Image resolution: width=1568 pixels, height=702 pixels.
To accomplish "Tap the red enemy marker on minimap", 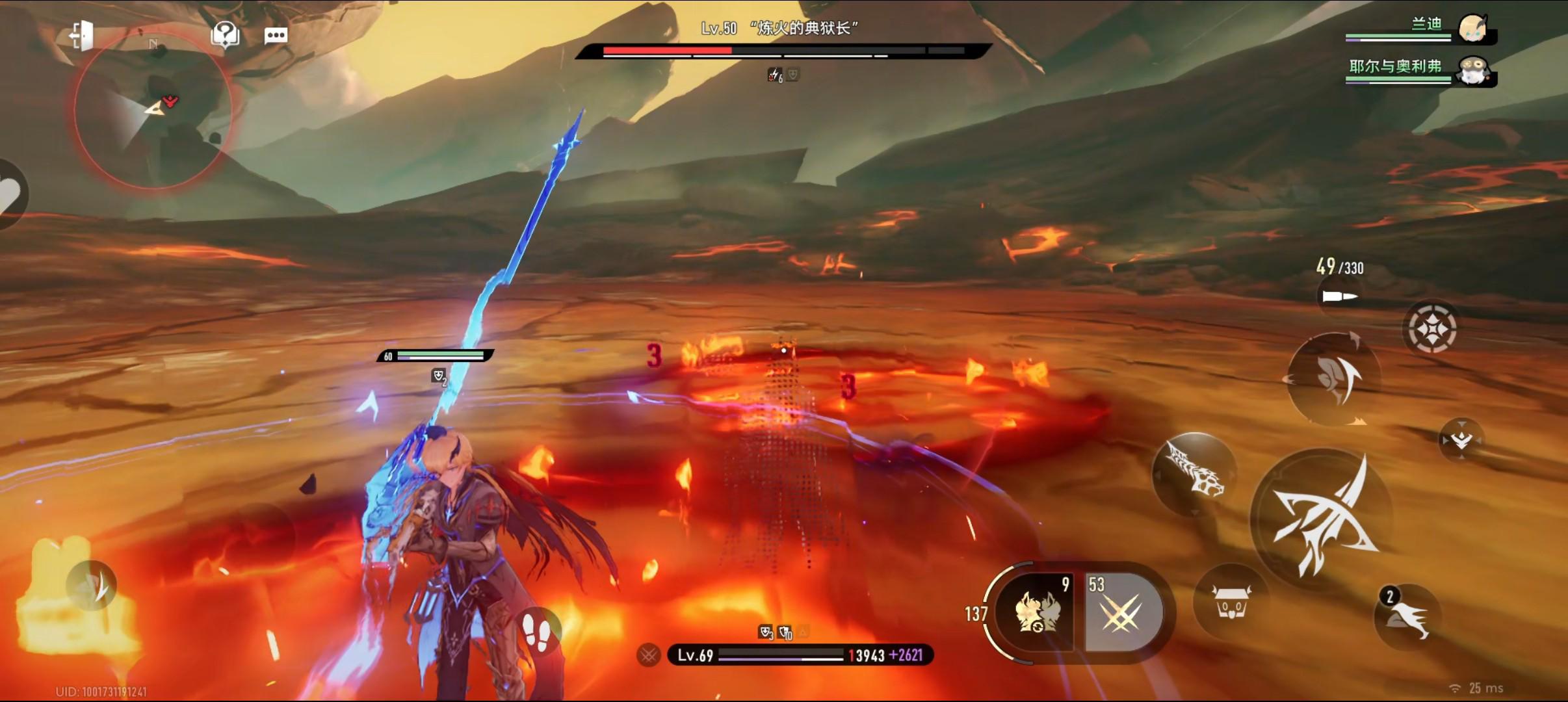I will click(170, 100).
